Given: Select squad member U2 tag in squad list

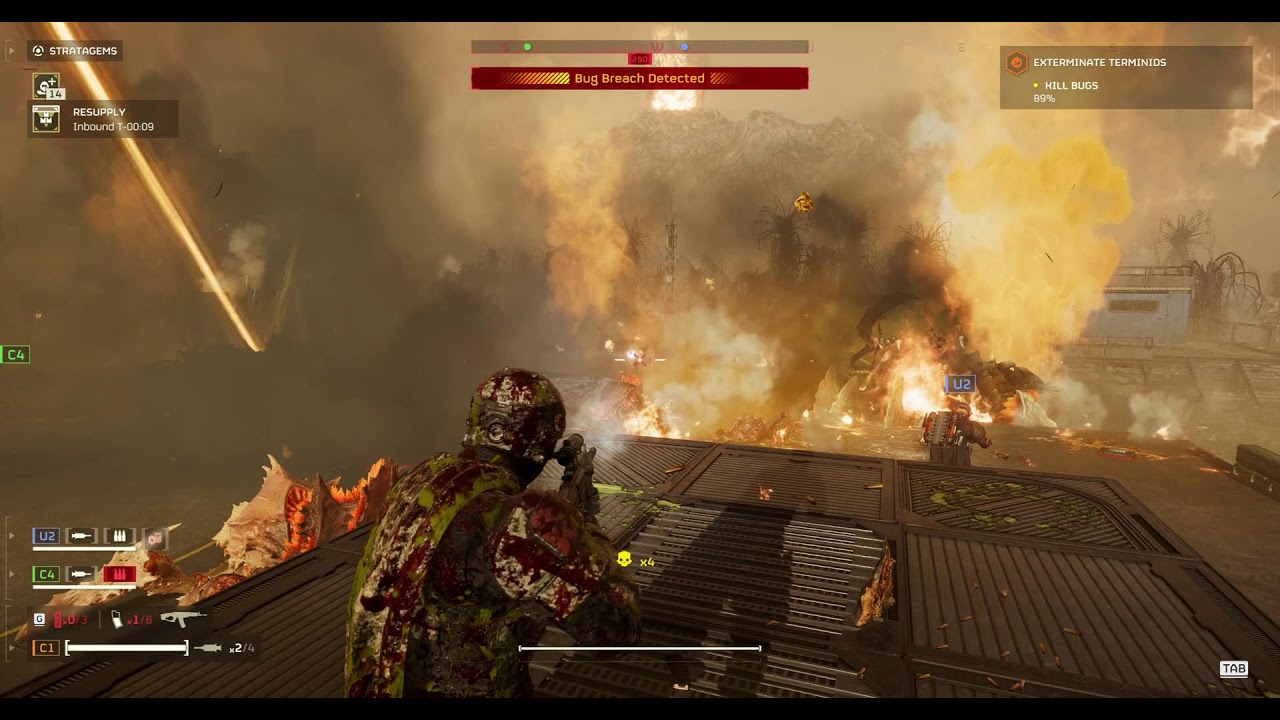Looking at the screenshot, I should pyautogui.click(x=46, y=536).
